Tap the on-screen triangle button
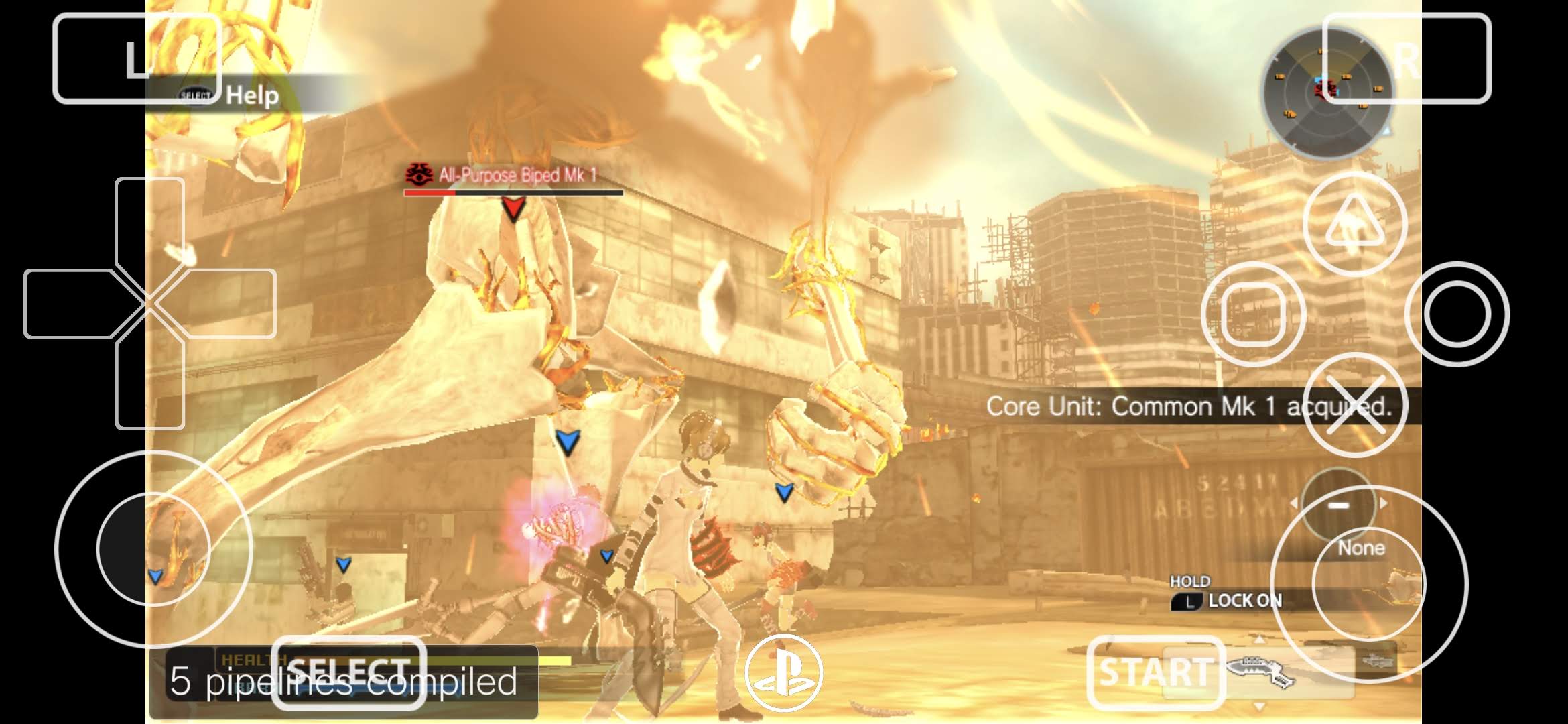 pos(1354,223)
